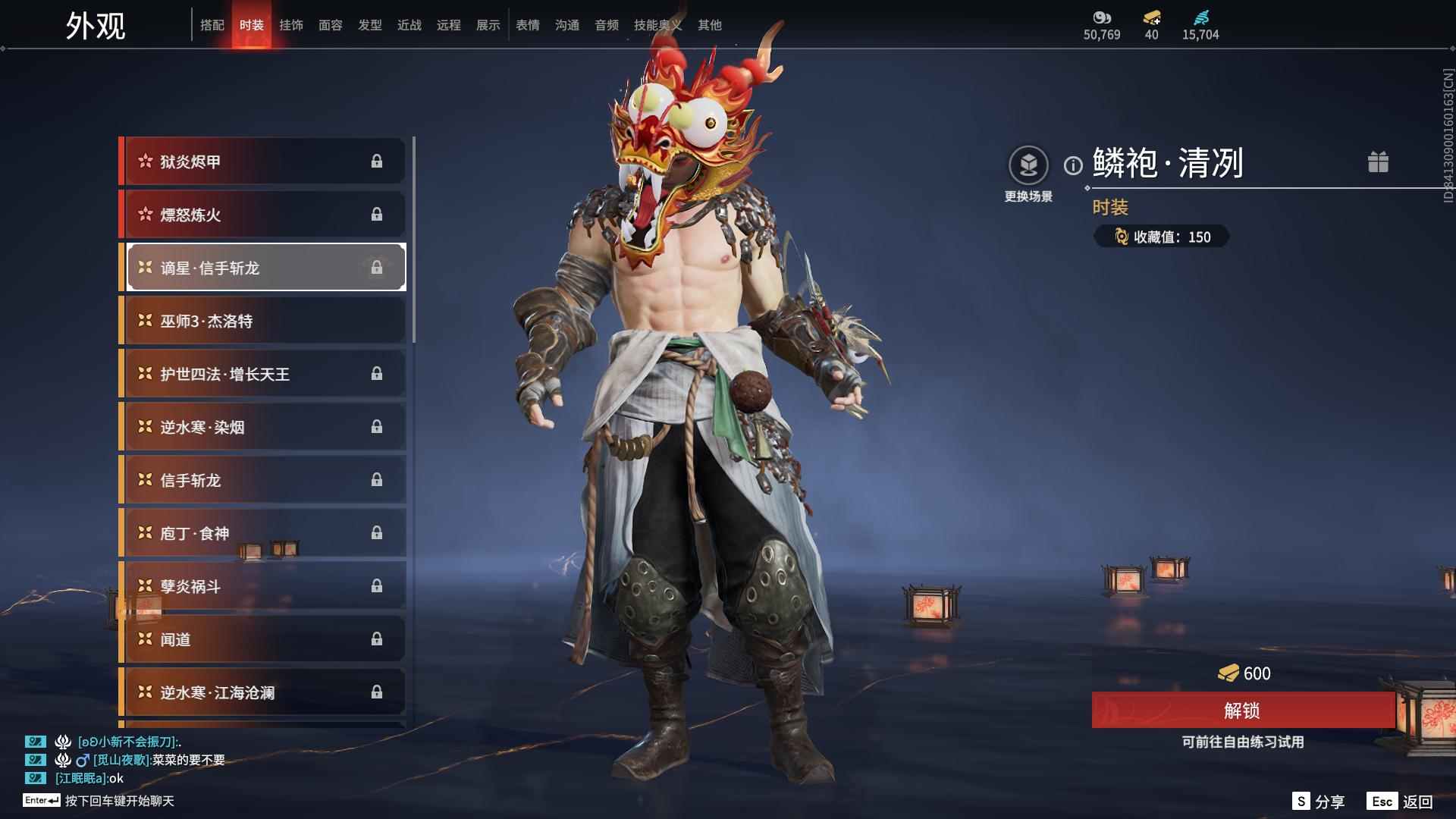Click the 返回 back button
This screenshot has height=819, width=1456.
[1401, 802]
